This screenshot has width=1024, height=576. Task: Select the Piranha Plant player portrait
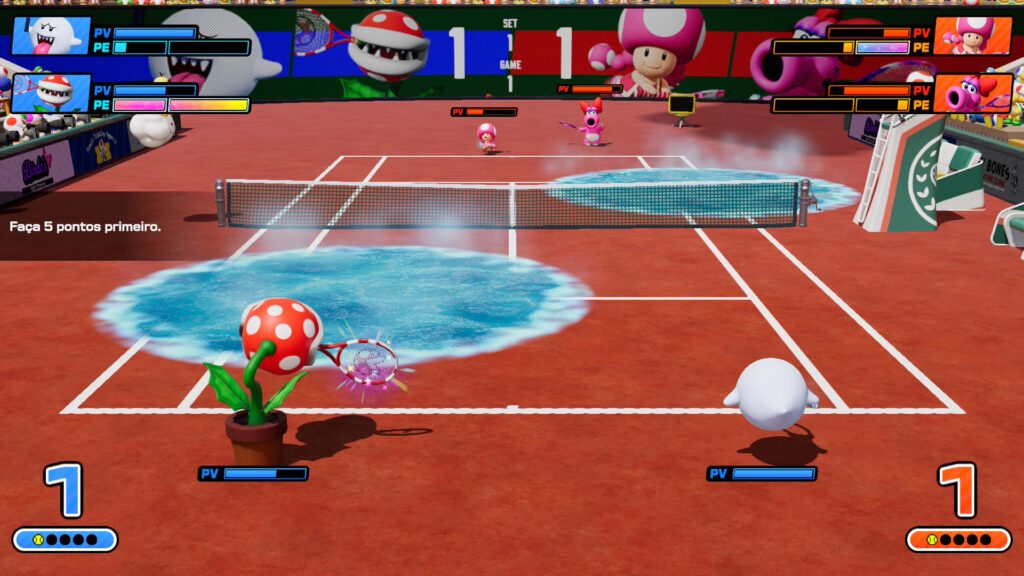50,93
